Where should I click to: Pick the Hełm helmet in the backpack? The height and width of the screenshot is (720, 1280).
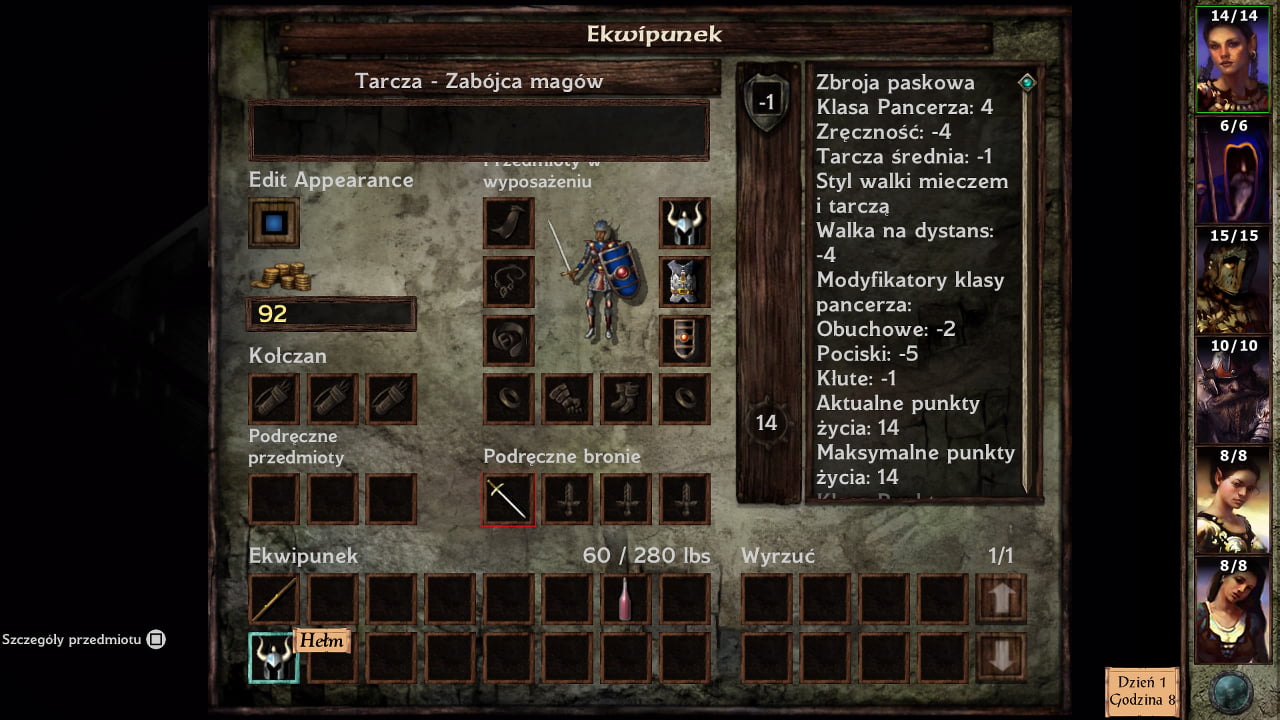coord(274,657)
